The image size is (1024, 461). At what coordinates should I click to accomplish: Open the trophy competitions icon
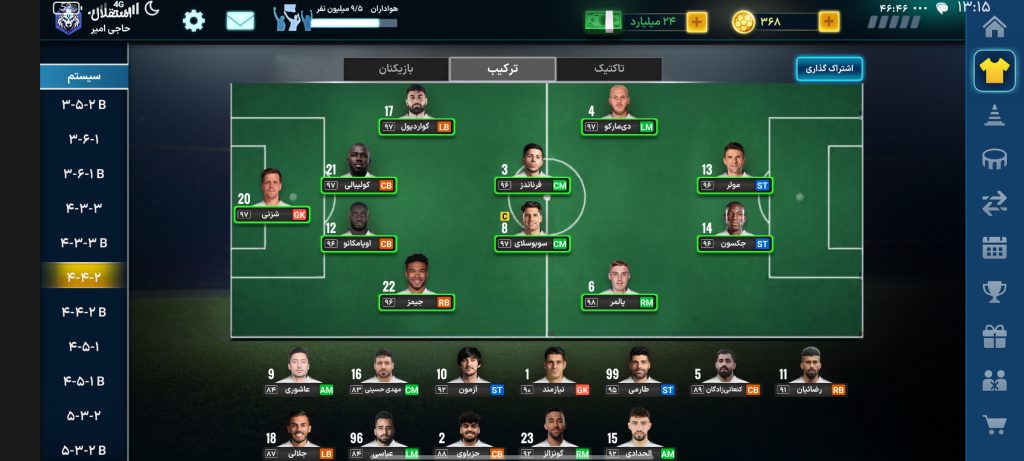click(x=994, y=291)
